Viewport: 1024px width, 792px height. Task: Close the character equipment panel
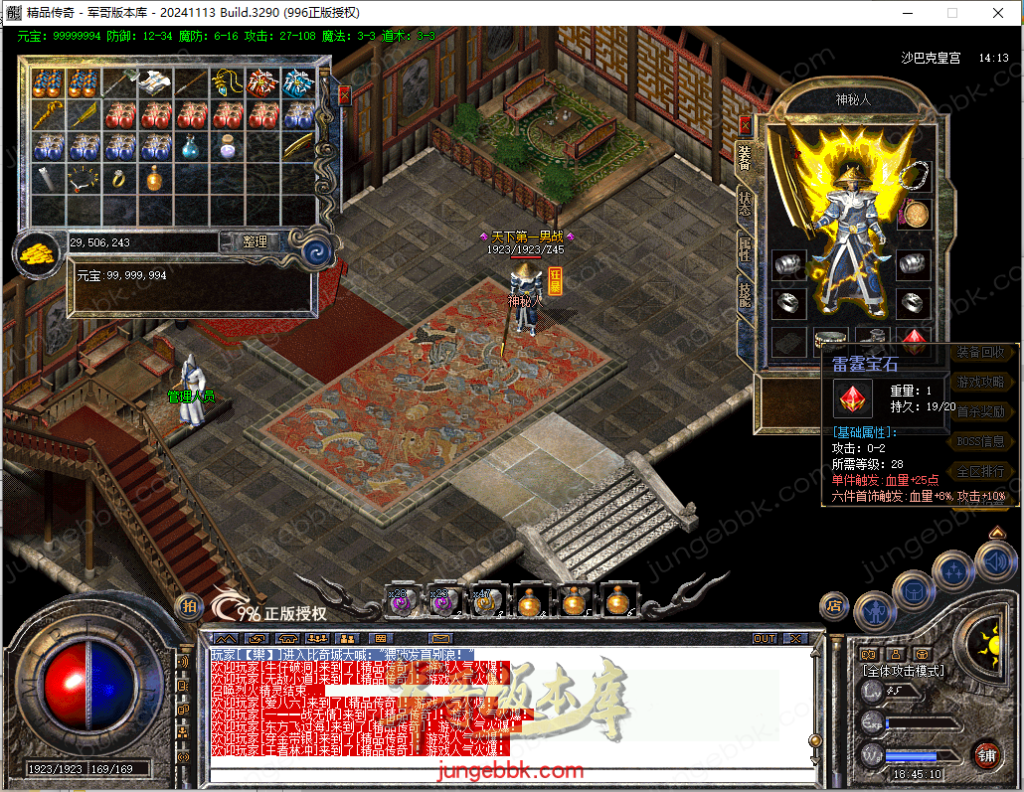point(744,125)
